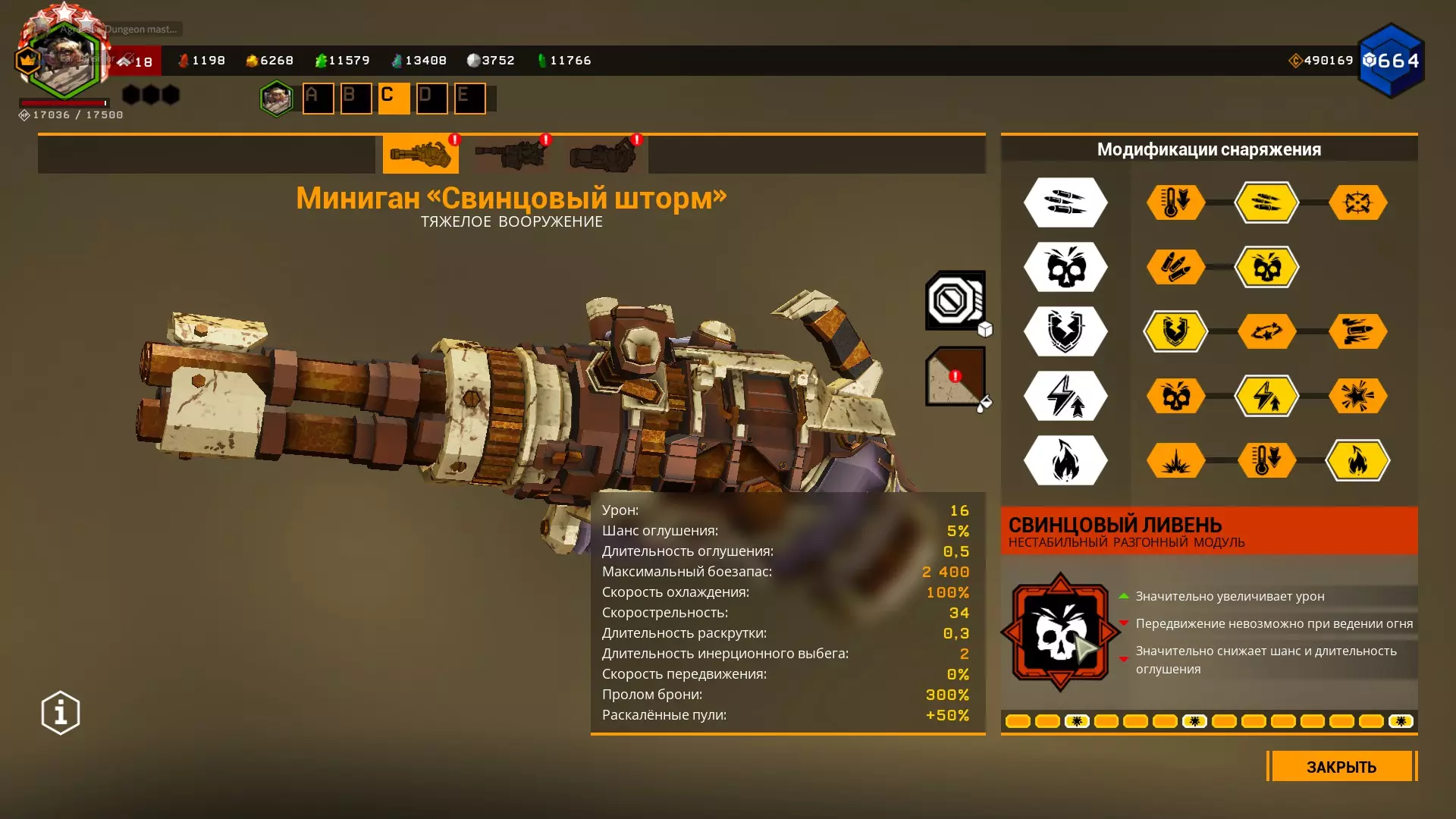Open the info button
1456x819 pixels.
tap(61, 713)
